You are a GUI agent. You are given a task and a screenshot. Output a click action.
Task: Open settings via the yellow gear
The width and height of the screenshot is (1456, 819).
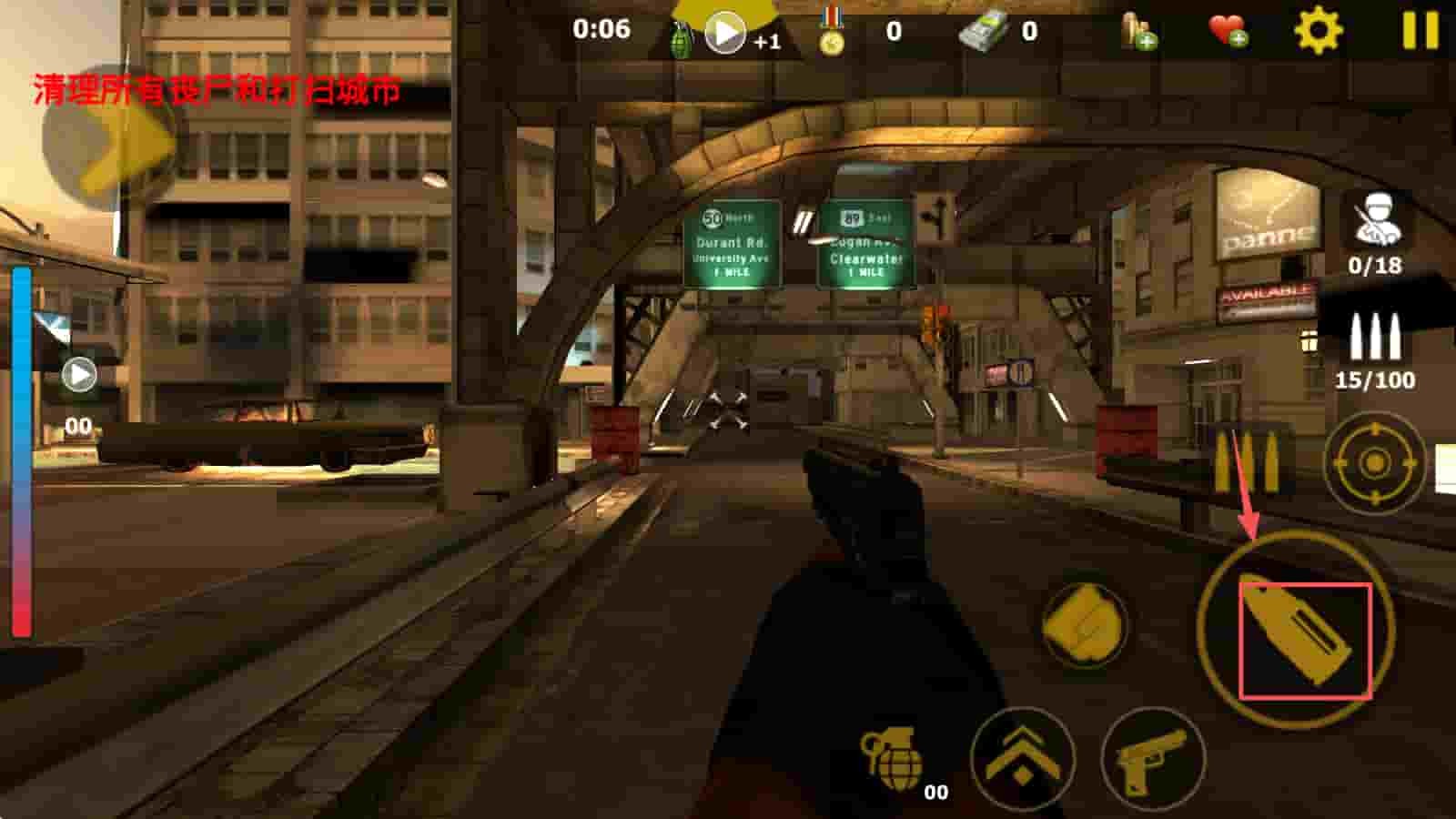pyautogui.click(x=1318, y=31)
